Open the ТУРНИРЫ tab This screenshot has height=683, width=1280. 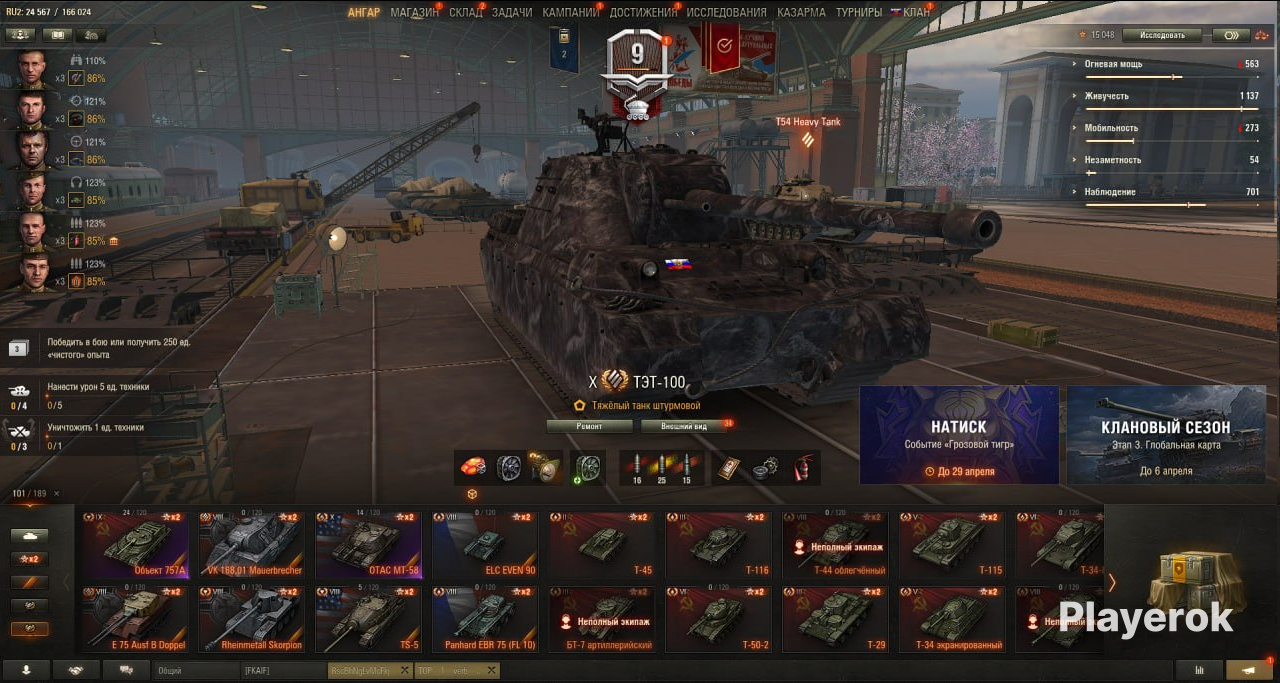pos(858,13)
